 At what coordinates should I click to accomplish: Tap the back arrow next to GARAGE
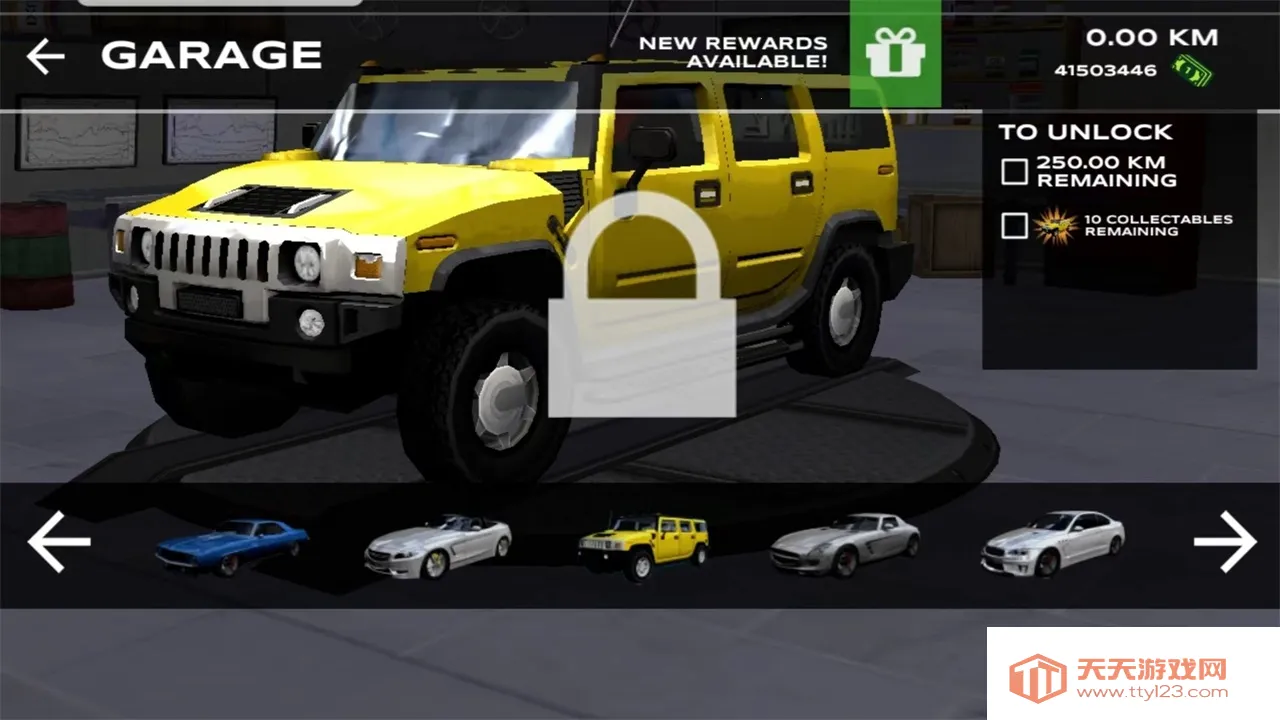tap(44, 56)
